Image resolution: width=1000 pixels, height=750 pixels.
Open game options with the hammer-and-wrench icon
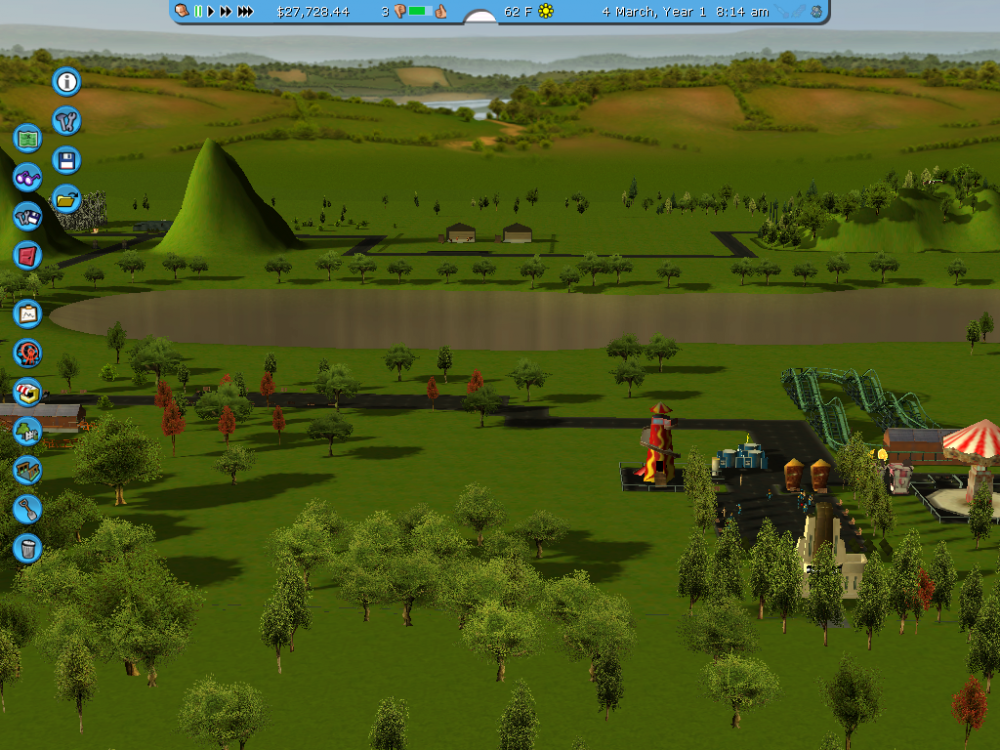pos(66,121)
